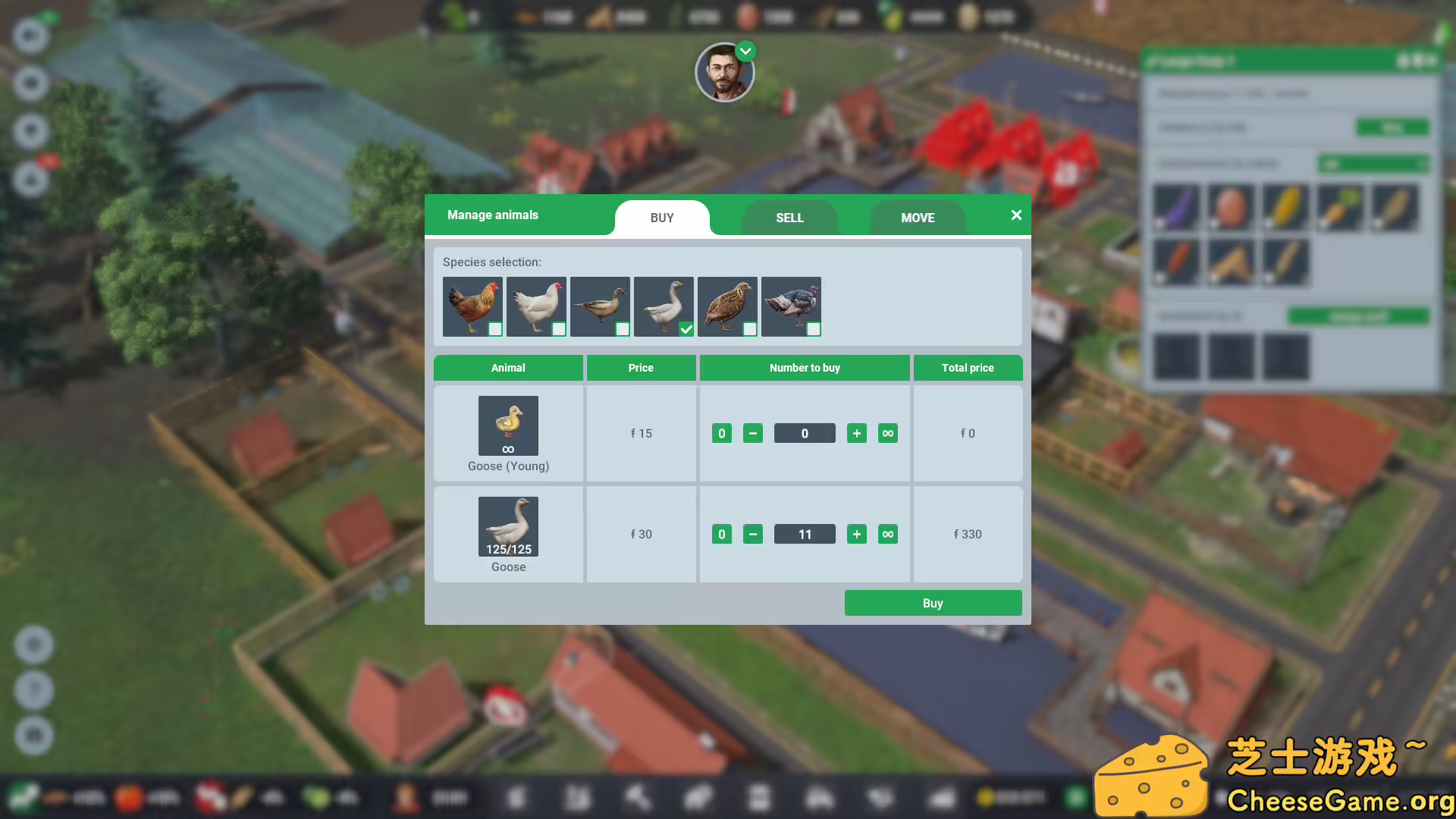Switch to the SELL tab
Screen dimensions: 1456x819
(789, 218)
